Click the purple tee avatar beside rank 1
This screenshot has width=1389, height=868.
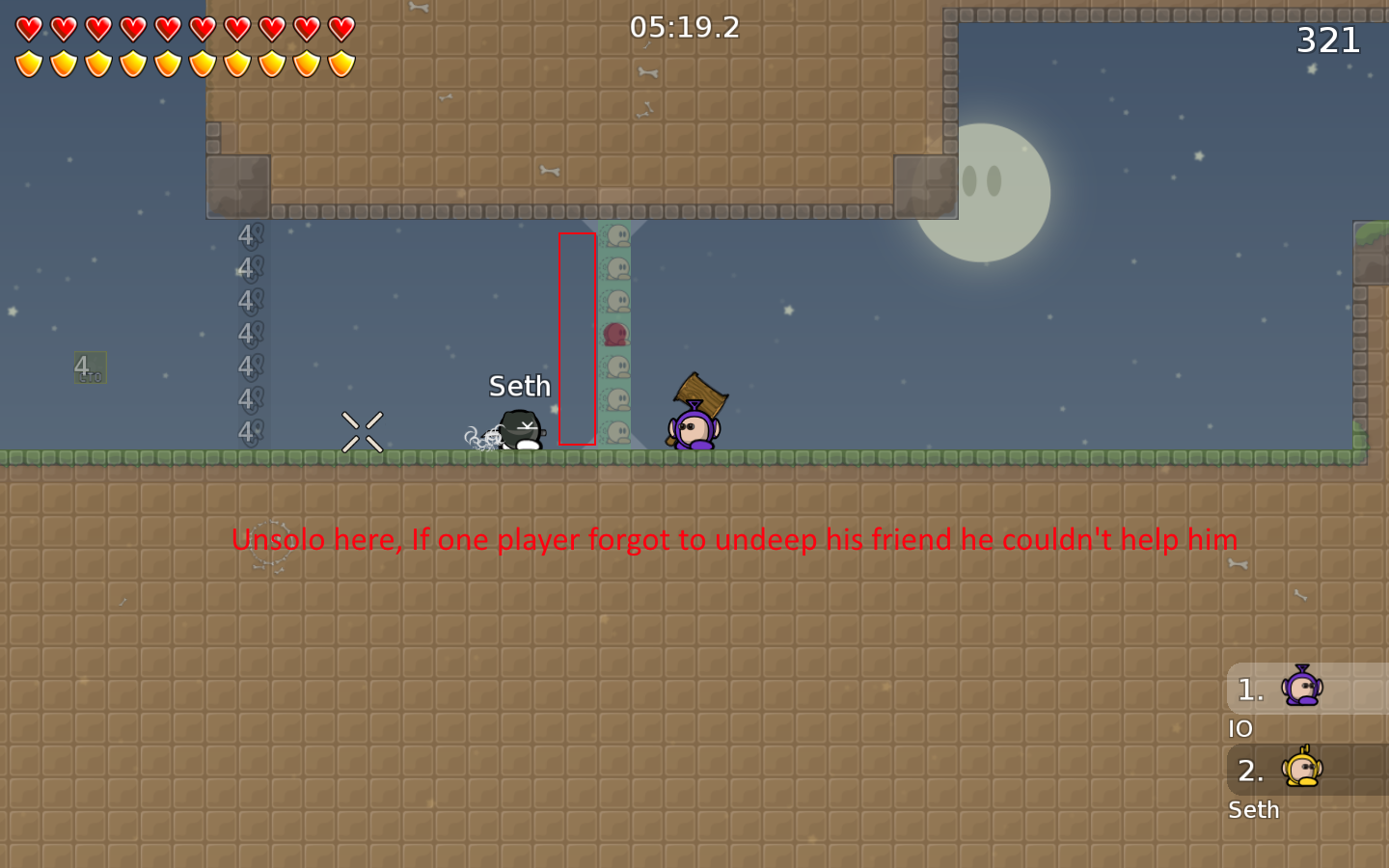tap(1304, 689)
